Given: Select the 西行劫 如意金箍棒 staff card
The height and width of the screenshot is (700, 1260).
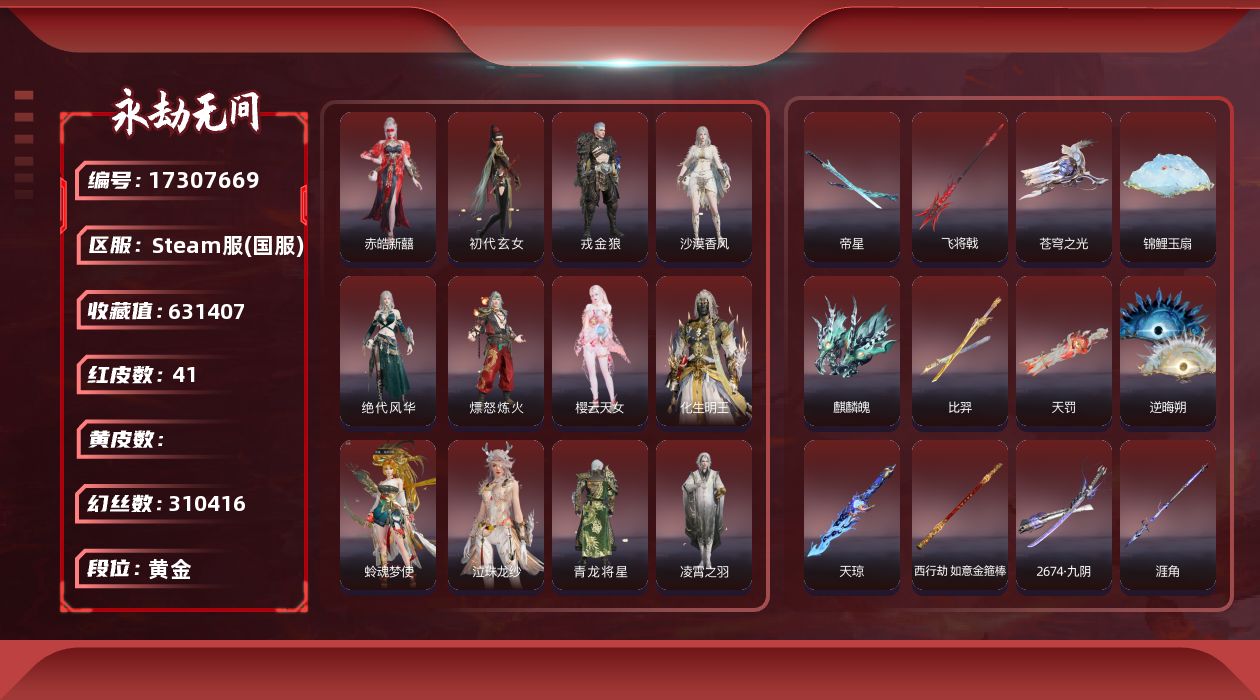Looking at the screenshot, I should tap(960, 515).
